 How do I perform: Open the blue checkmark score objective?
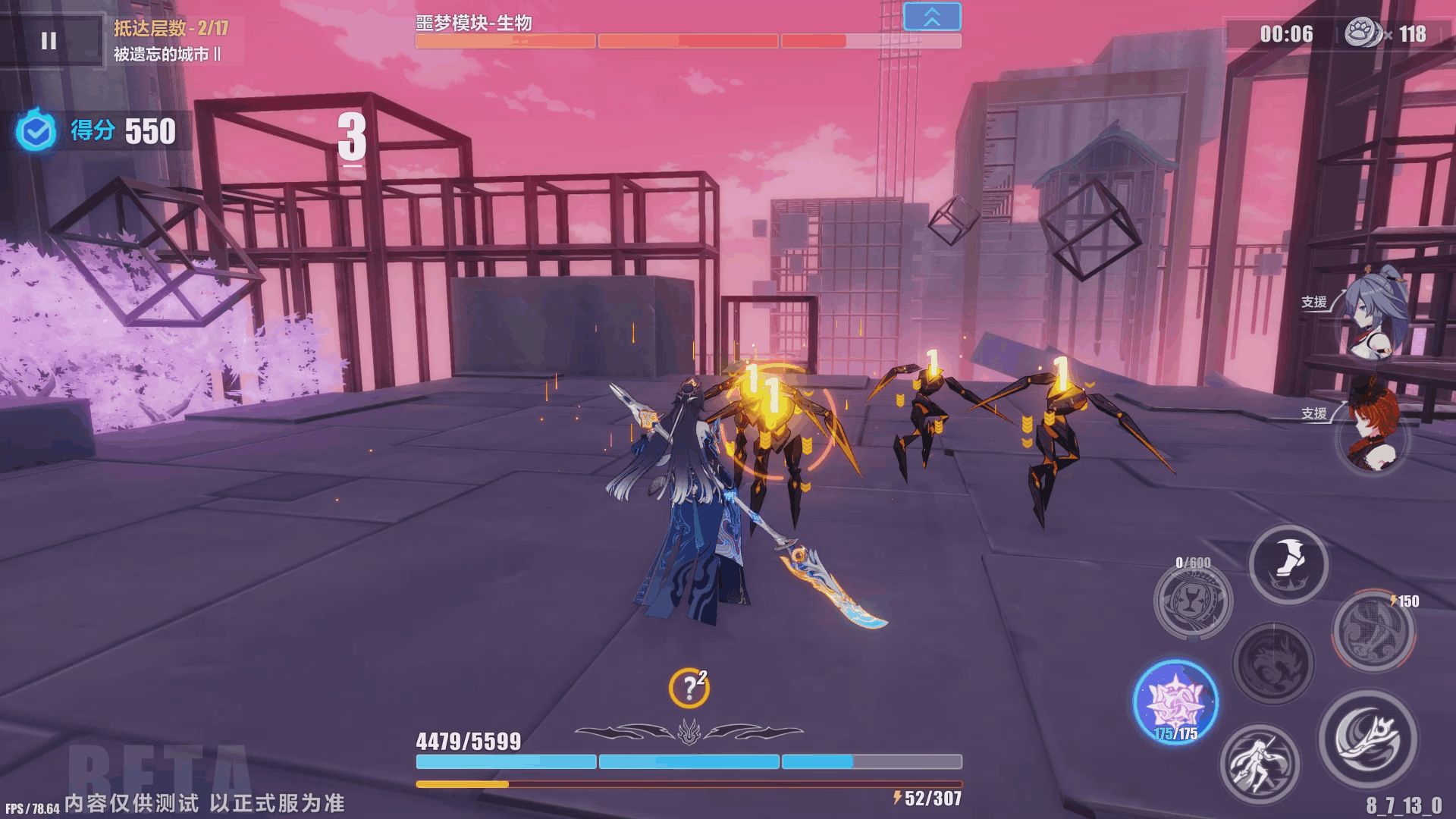point(36,132)
